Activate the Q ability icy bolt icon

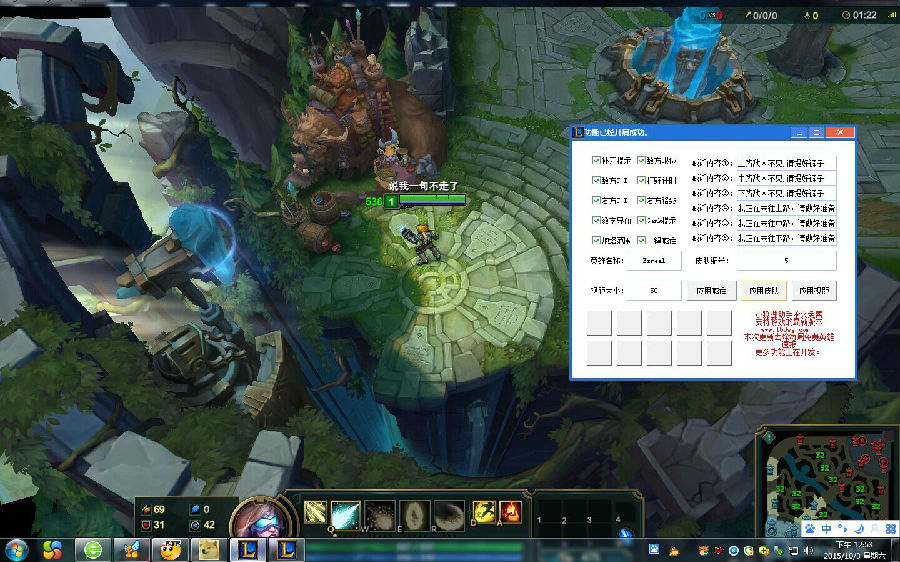345,514
